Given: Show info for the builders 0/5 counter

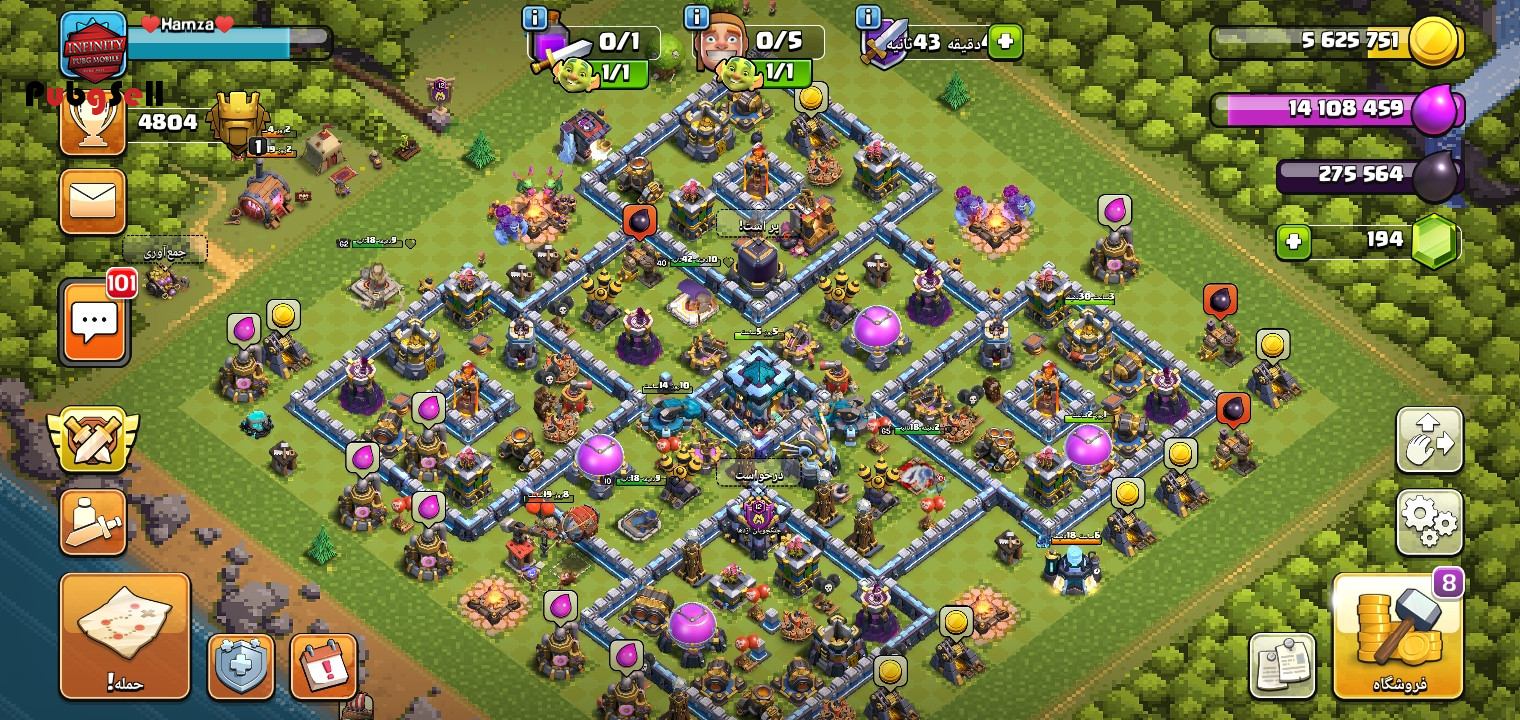Looking at the screenshot, I should click(697, 18).
